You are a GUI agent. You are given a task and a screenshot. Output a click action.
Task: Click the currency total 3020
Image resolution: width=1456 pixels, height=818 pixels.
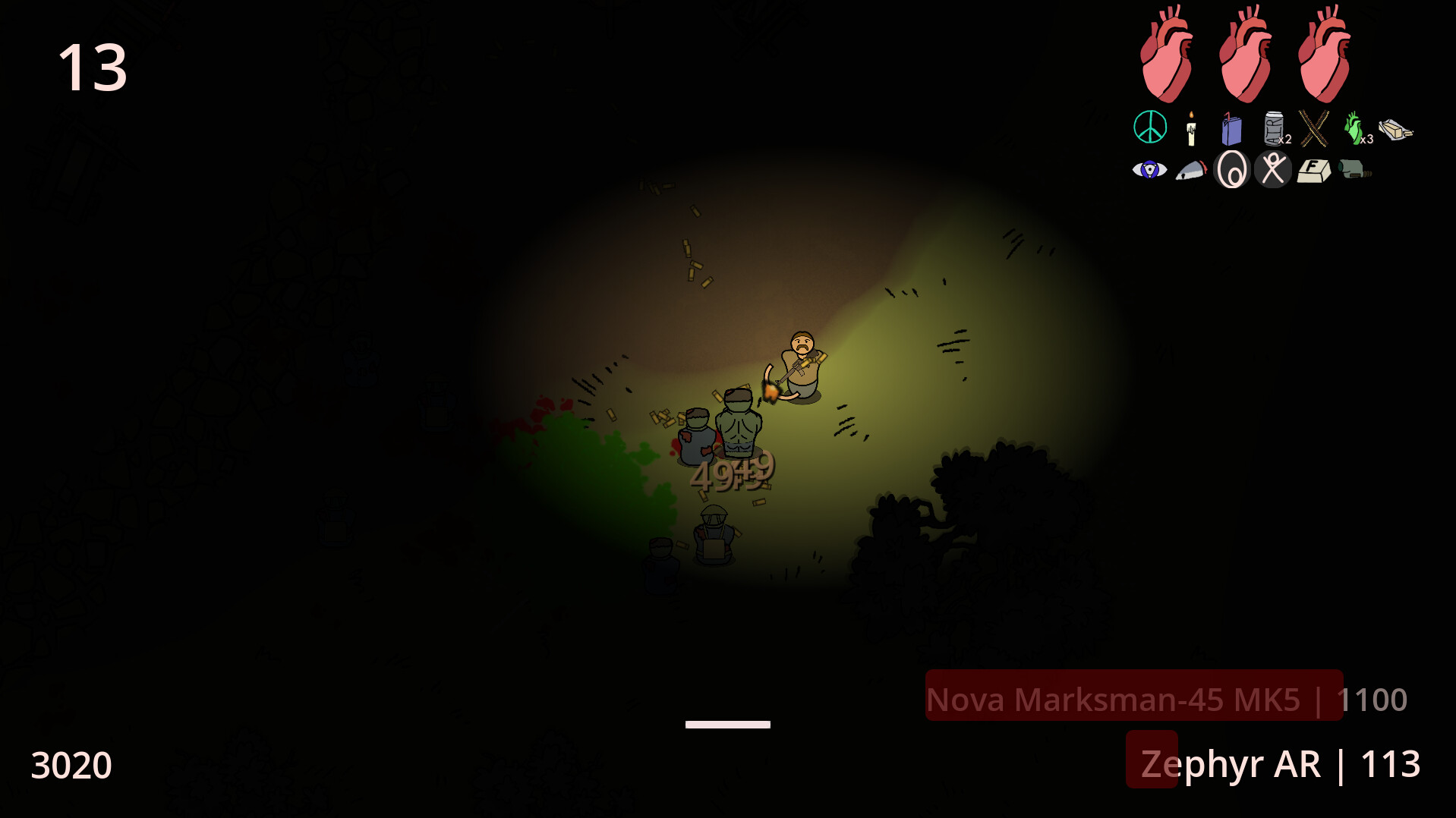point(72,766)
